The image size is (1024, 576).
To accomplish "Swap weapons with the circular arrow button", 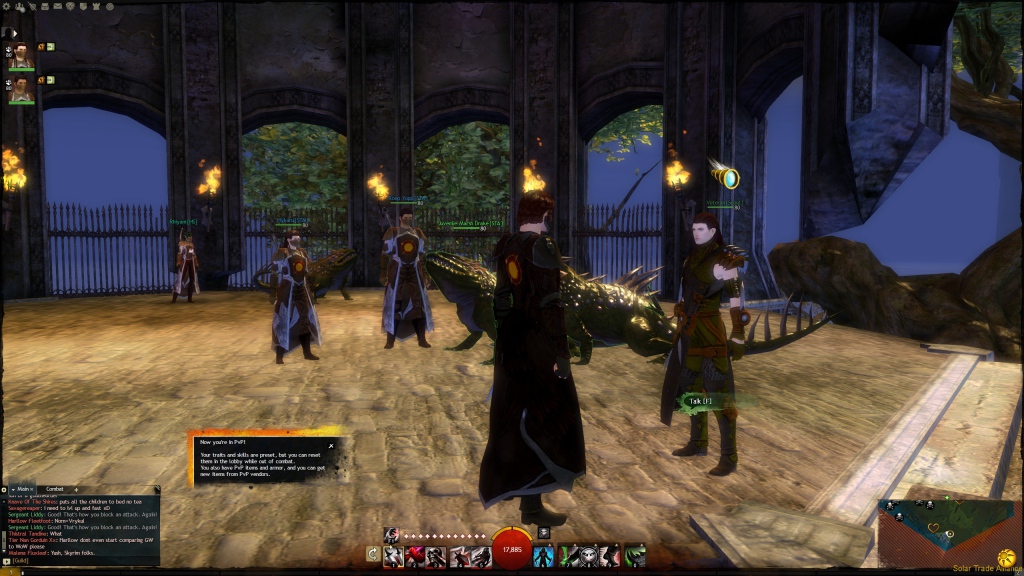I will [373, 554].
